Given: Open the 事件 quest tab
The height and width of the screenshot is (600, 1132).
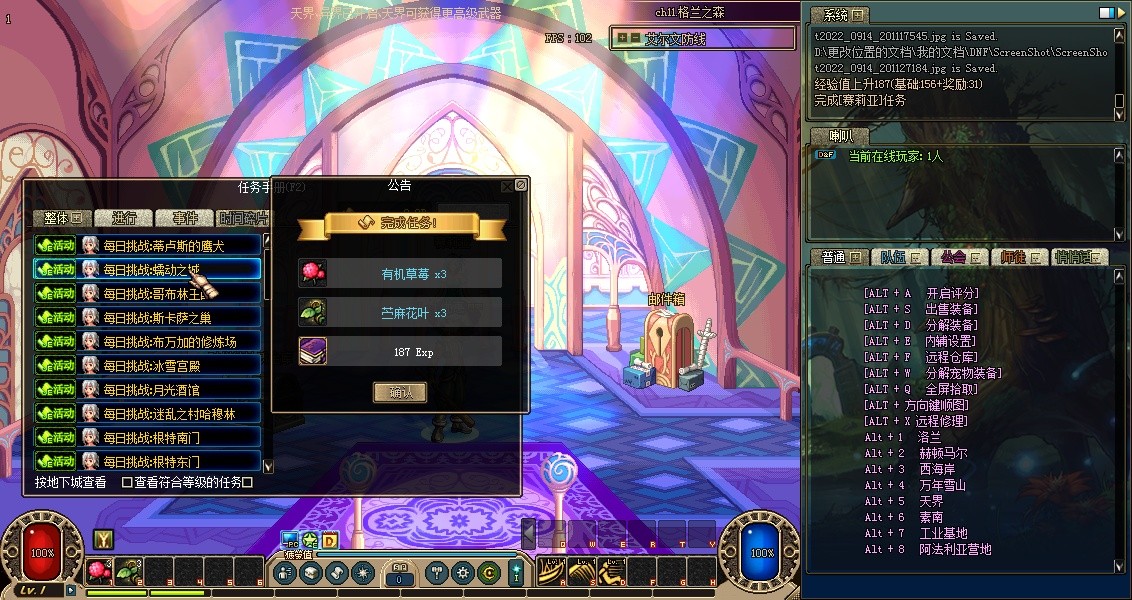Looking at the screenshot, I should [x=185, y=218].
